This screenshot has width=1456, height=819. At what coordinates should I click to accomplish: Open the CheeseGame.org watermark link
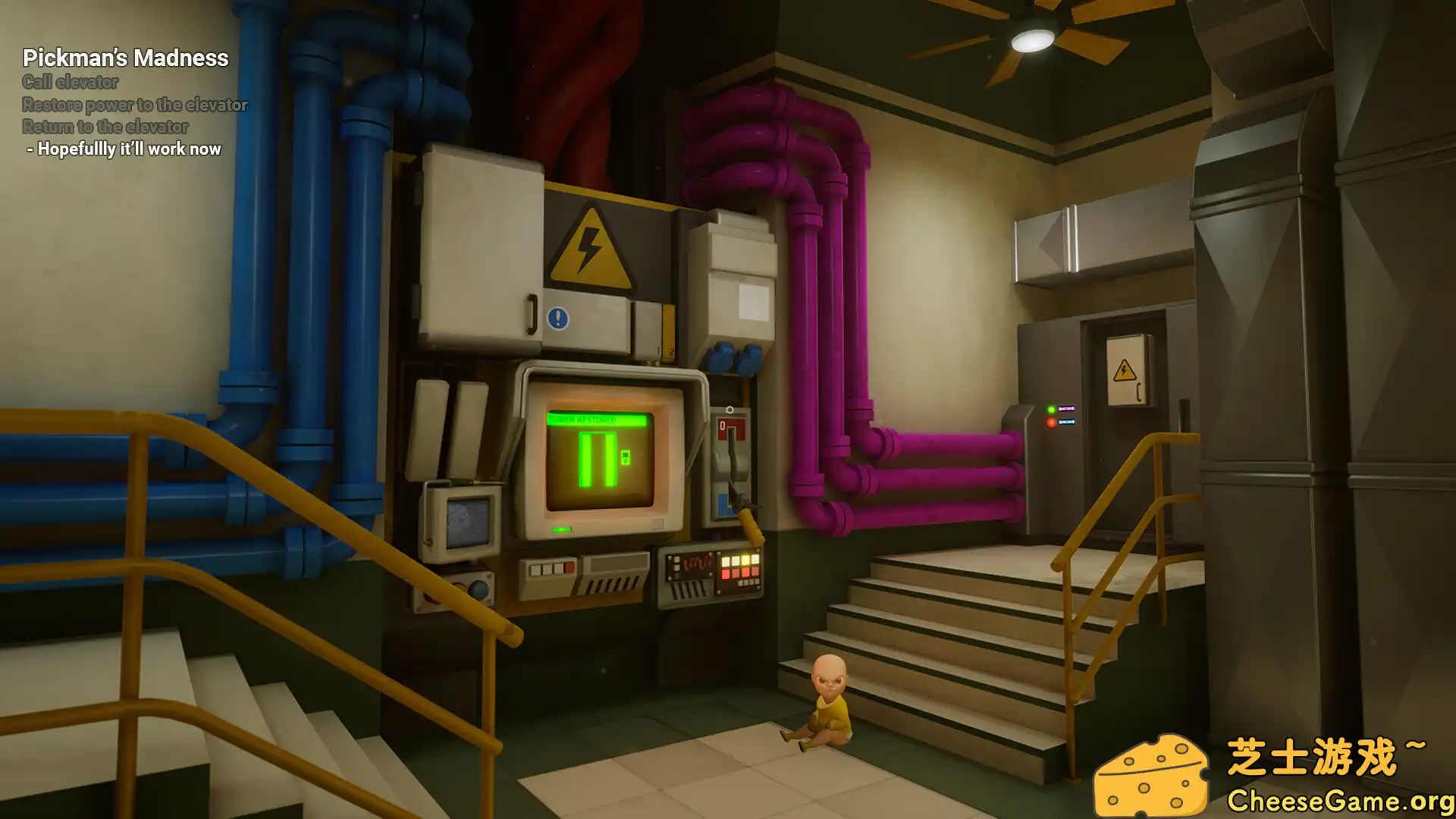[1340, 800]
